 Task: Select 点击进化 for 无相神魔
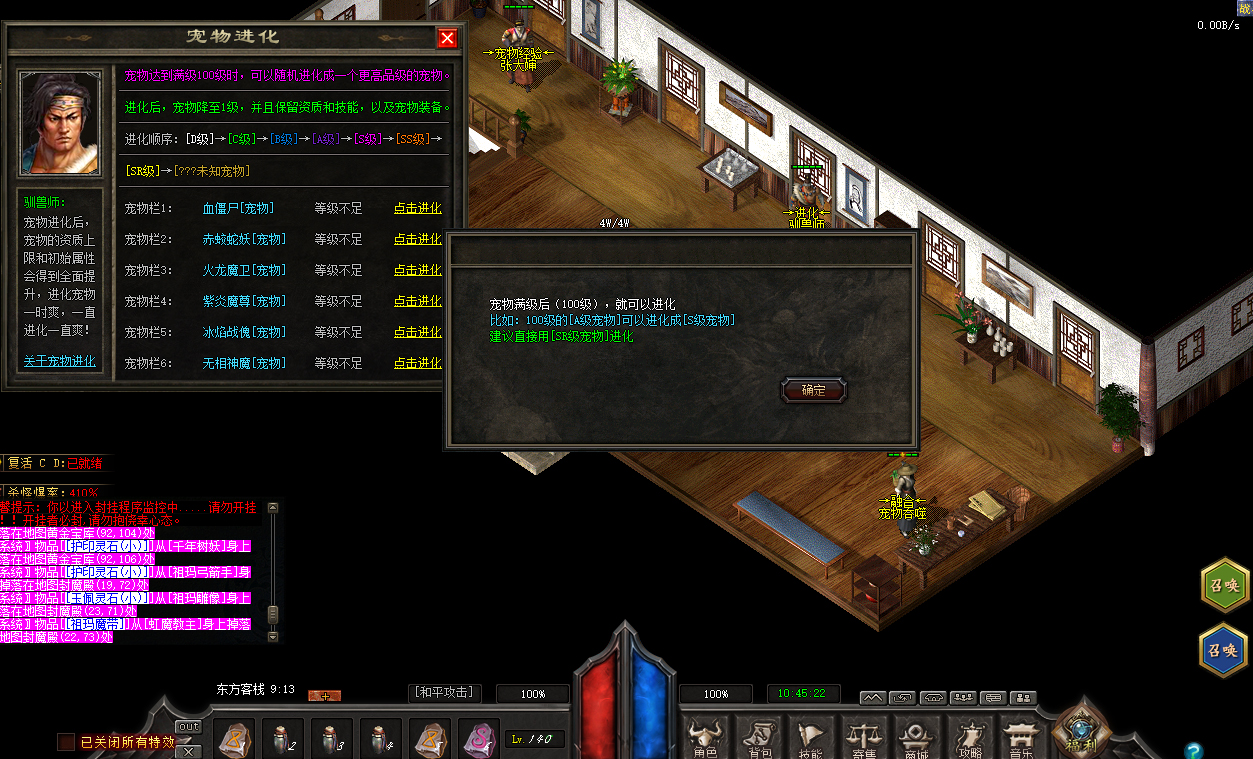pos(417,363)
